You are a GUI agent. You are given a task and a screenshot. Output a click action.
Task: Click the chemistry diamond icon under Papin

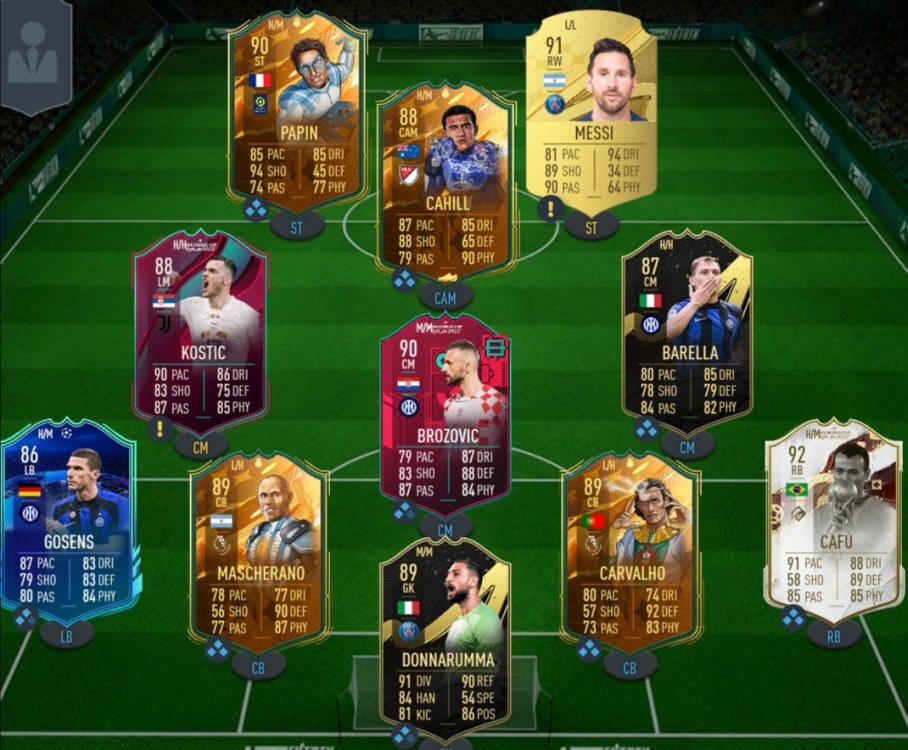(x=259, y=209)
